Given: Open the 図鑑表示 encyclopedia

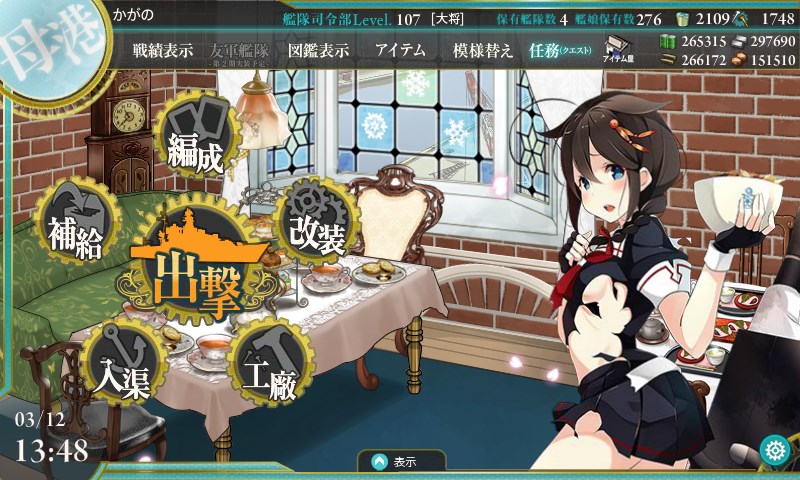Looking at the screenshot, I should click(x=316, y=51).
